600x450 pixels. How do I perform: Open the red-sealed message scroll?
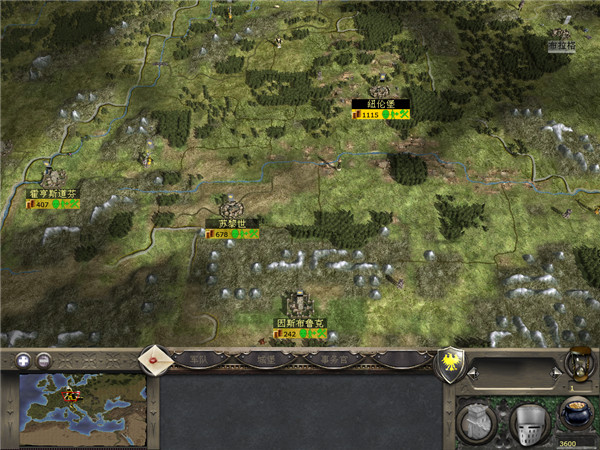tap(154, 357)
